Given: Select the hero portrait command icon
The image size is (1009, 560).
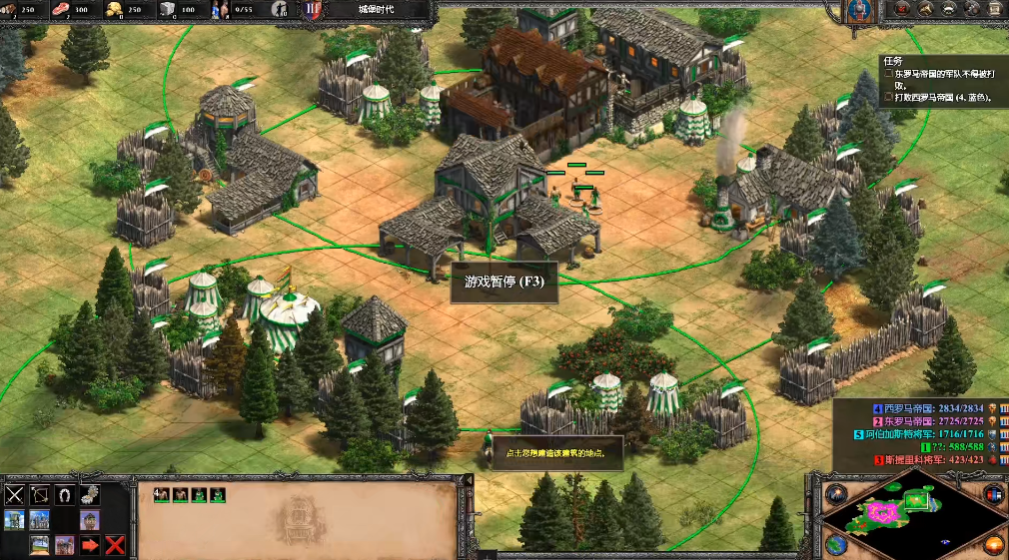Looking at the screenshot, I should pyautogui.click(x=89, y=519).
